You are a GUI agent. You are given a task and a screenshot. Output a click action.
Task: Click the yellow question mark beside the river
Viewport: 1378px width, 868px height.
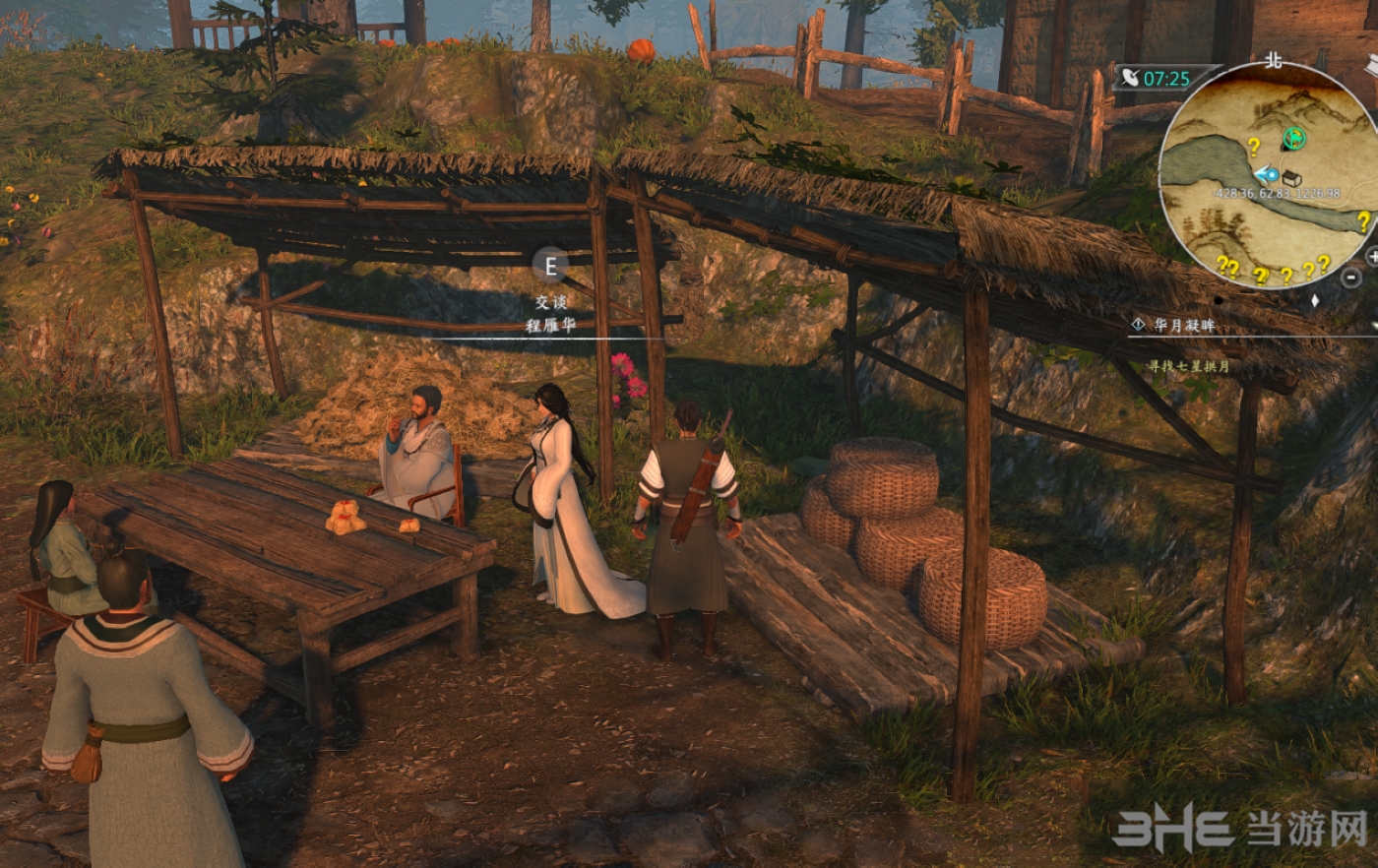tap(1253, 148)
